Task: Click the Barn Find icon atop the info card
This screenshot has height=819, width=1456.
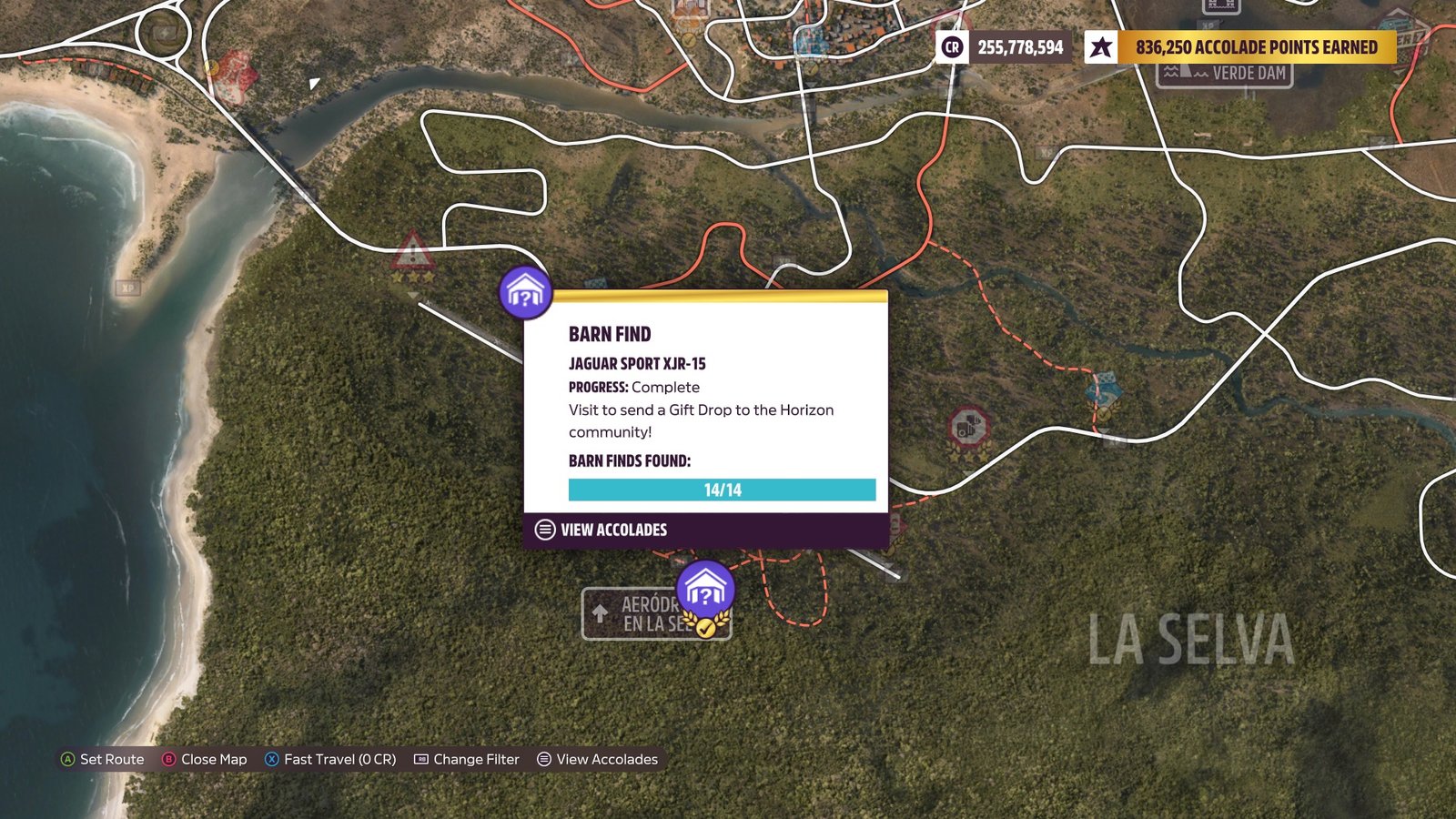Action: pyautogui.click(x=526, y=292)
